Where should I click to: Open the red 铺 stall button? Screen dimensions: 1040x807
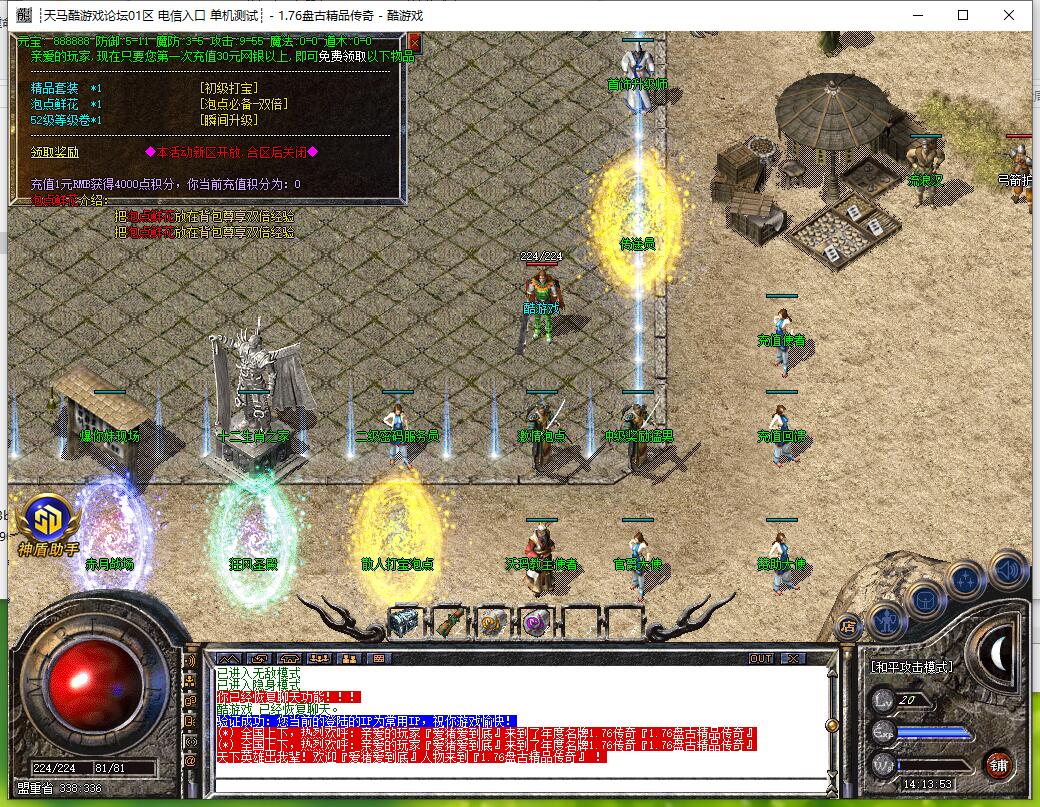click(x=998, y=765)
